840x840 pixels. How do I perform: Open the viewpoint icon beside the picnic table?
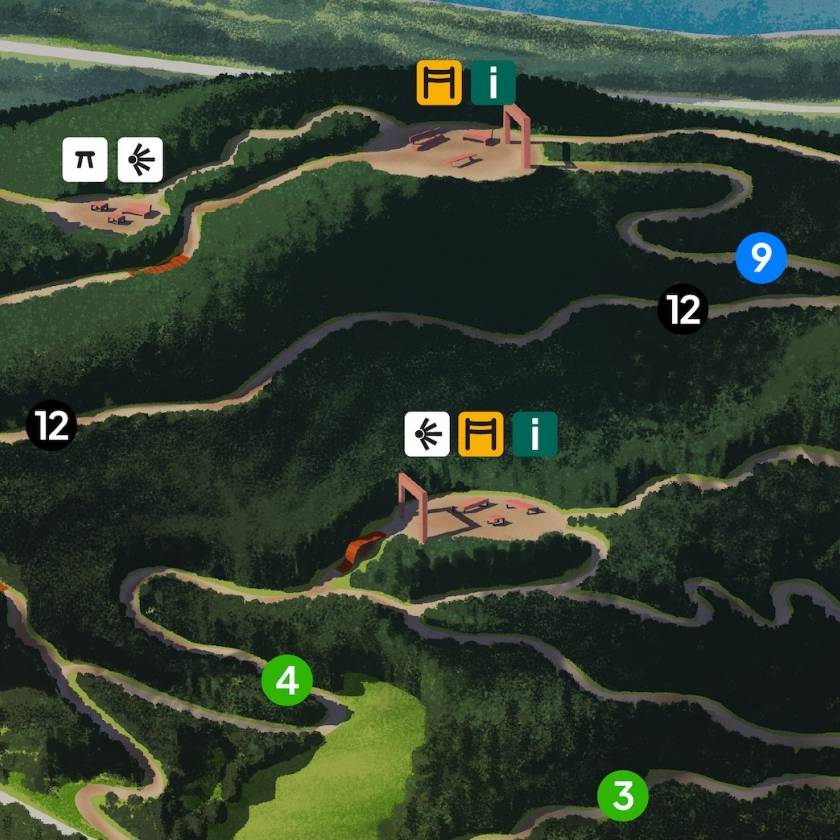tap(140, 159)
